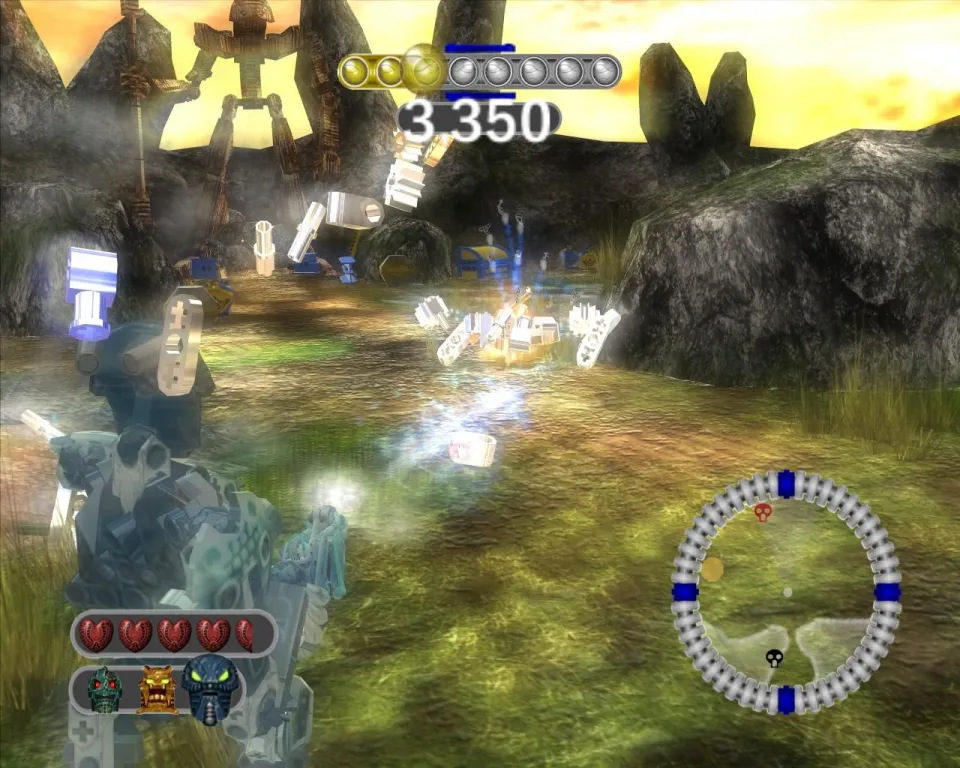Click the orange dot marker on minimap

coord(712,569)
